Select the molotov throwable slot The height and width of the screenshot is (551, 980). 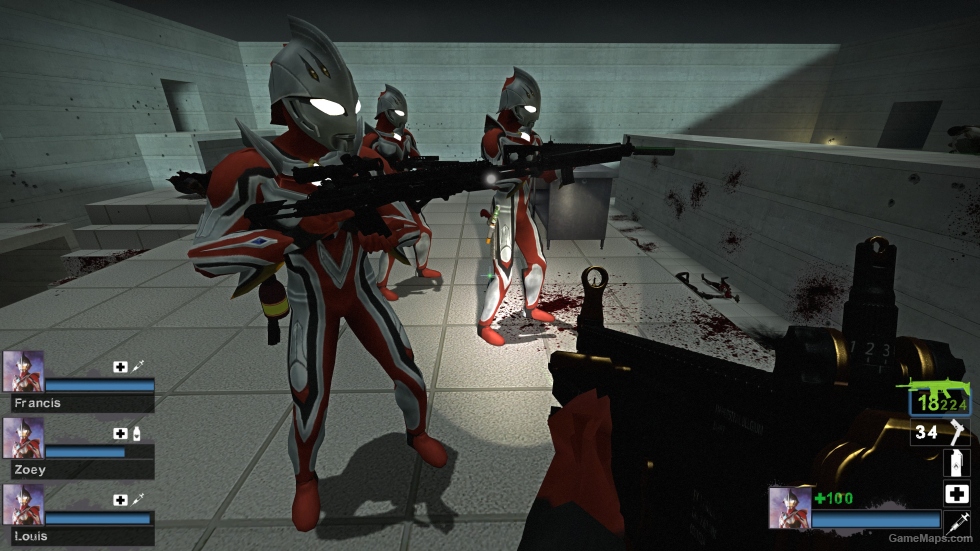pyautogui.click(x=956, y=463)
